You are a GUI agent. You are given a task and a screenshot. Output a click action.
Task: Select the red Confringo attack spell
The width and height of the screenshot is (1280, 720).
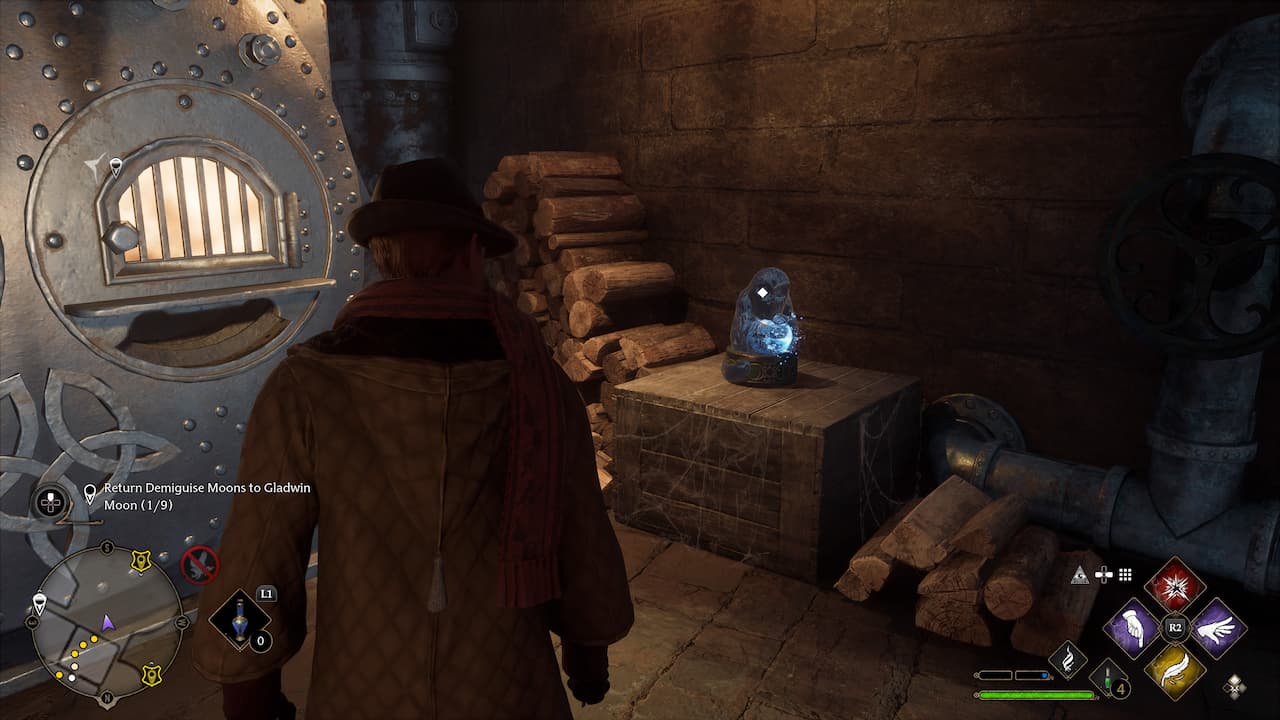click(x=1175, y=588)
